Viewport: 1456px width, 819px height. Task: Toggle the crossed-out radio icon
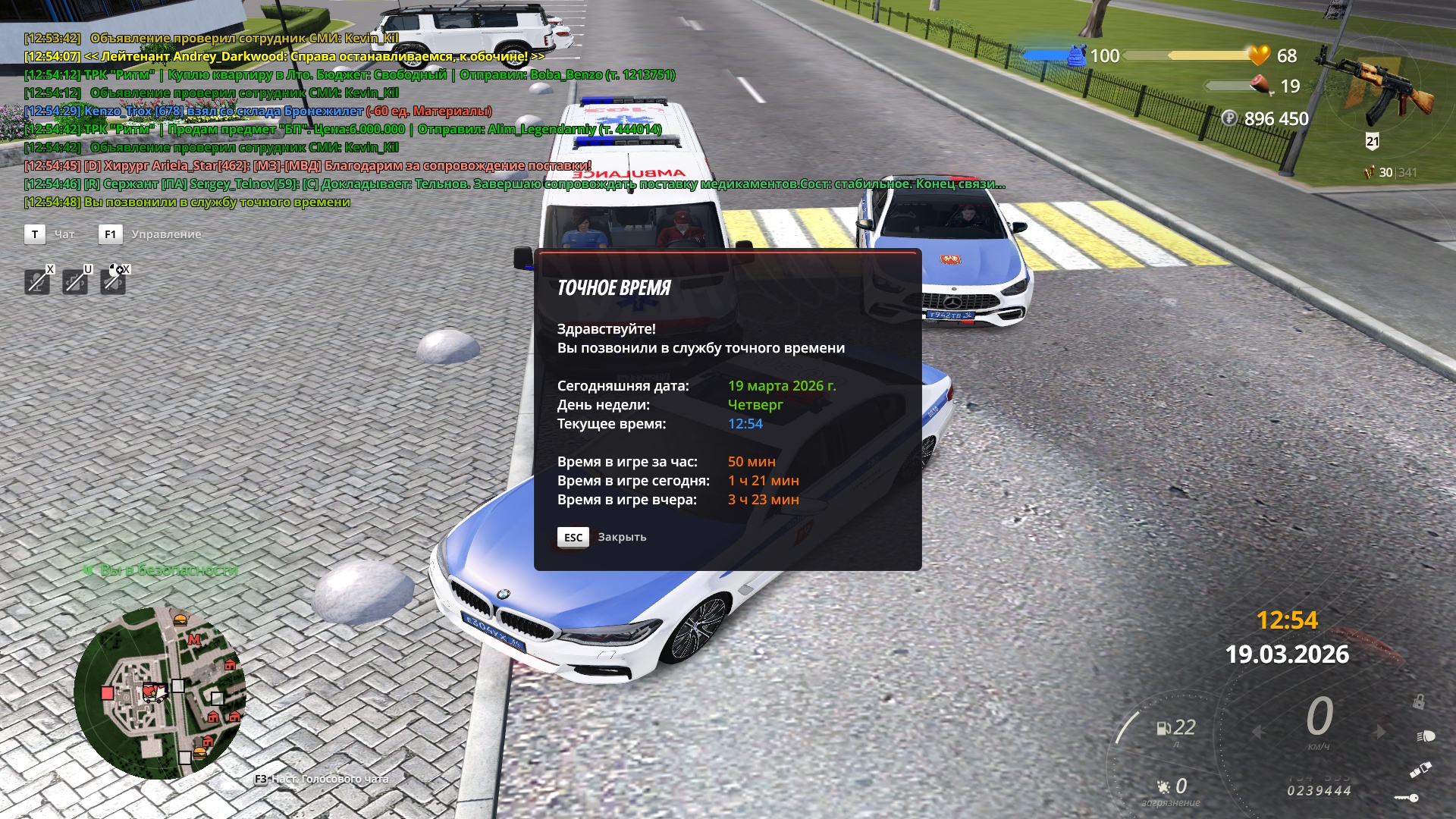[74, 282]
